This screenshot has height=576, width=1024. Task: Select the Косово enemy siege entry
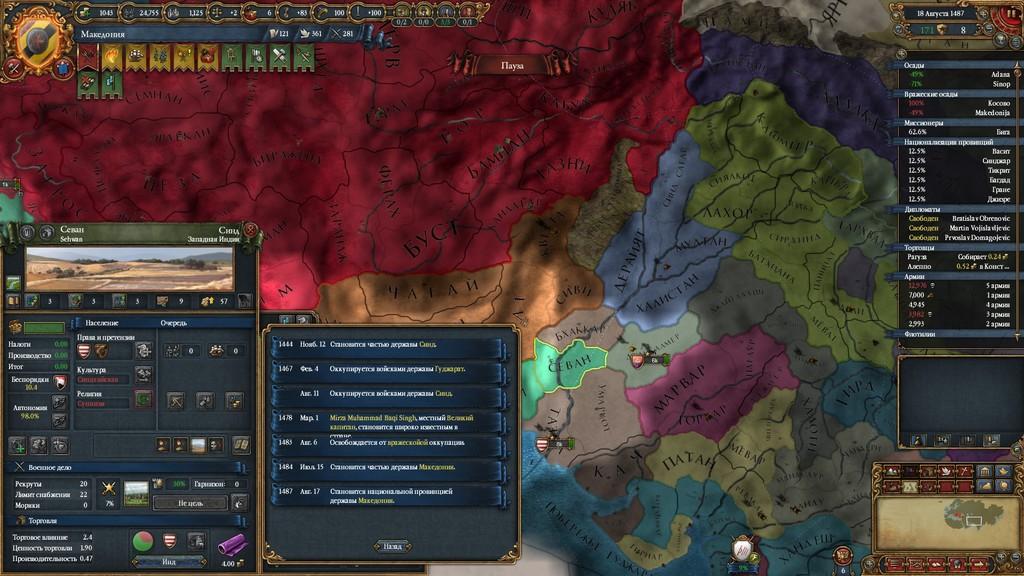pyautogui.click(x=960, y=103)
